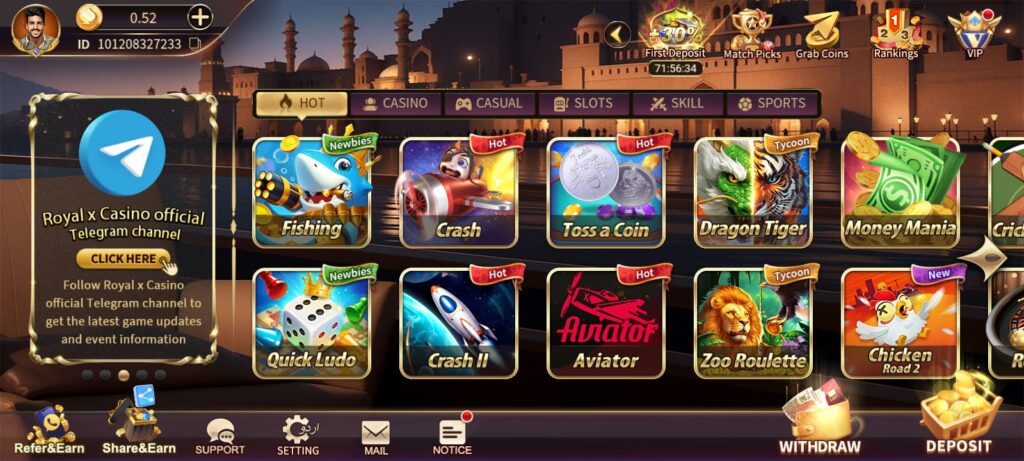Click the DEPOSIT button
The image size is (1024, 461).
958,420
